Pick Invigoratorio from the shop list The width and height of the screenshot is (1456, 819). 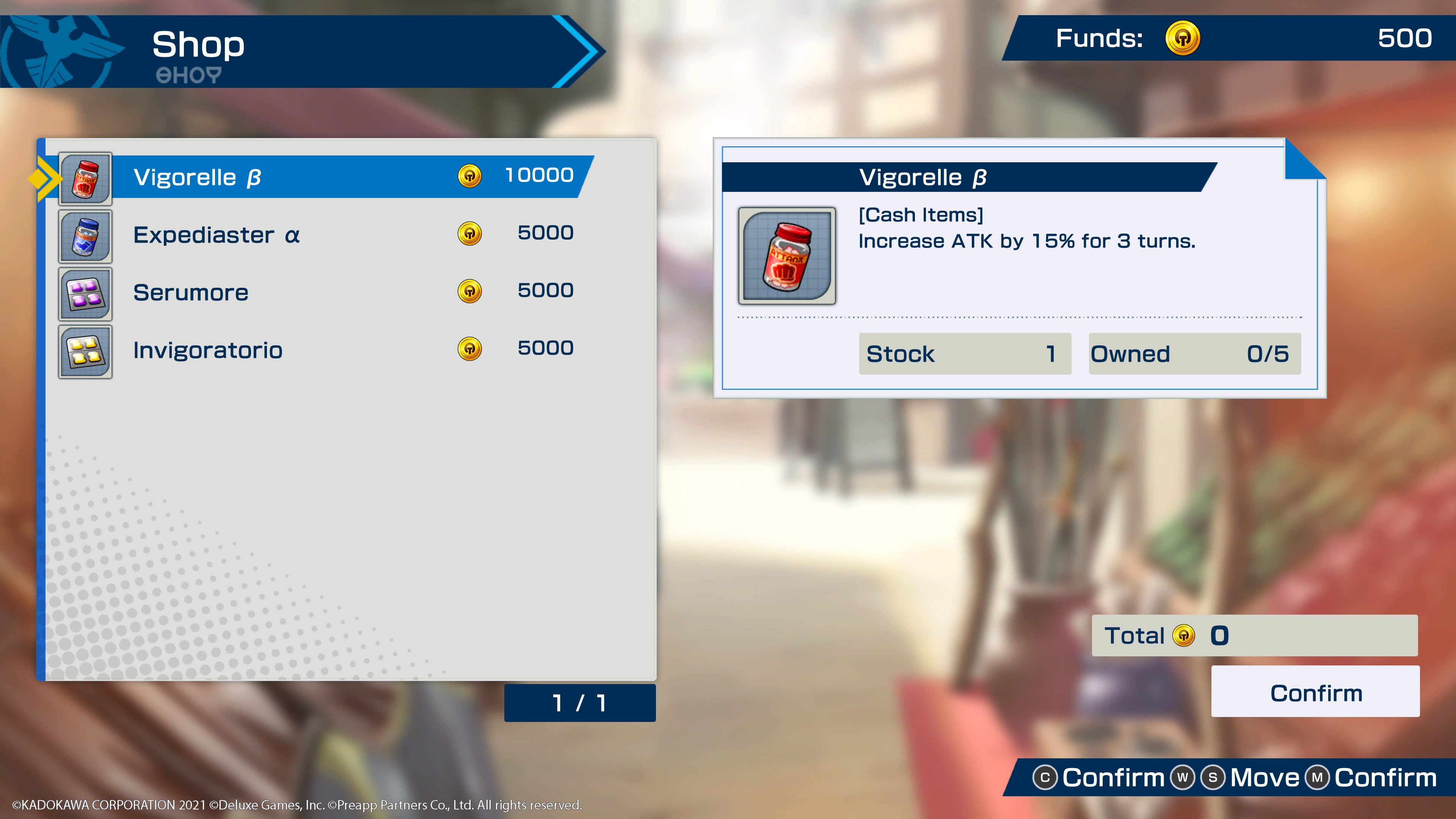(350, 350)
